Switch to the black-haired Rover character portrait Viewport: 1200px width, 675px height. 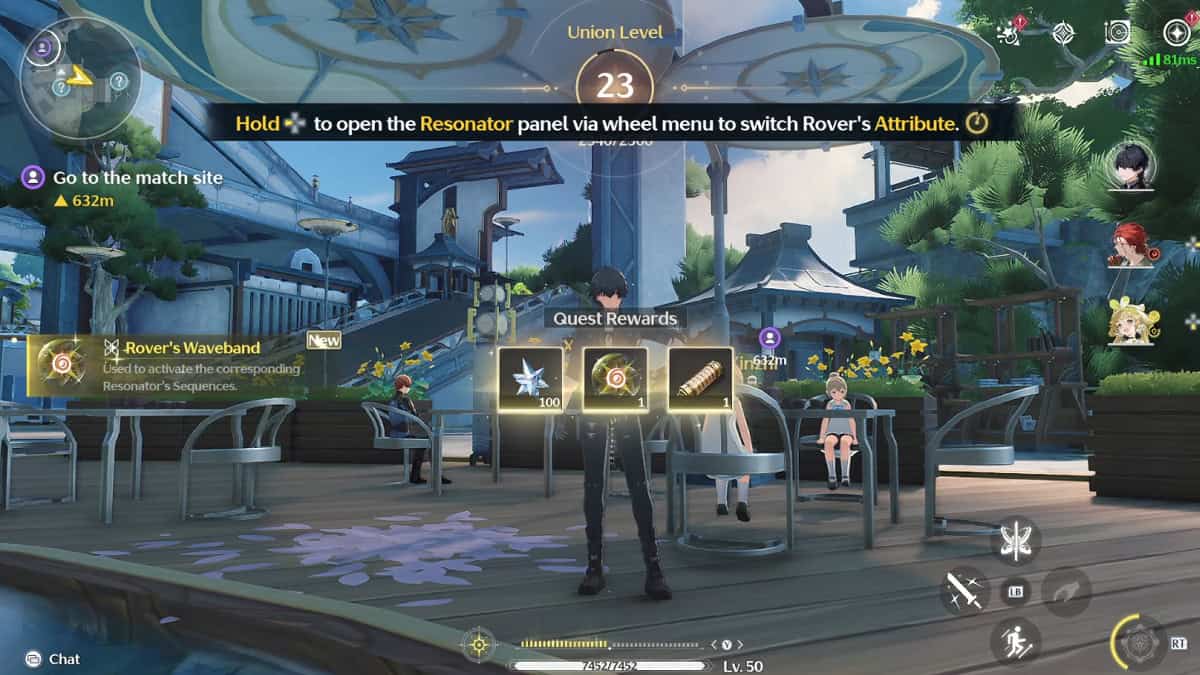pyautogui.click(x=1131, y=163)
